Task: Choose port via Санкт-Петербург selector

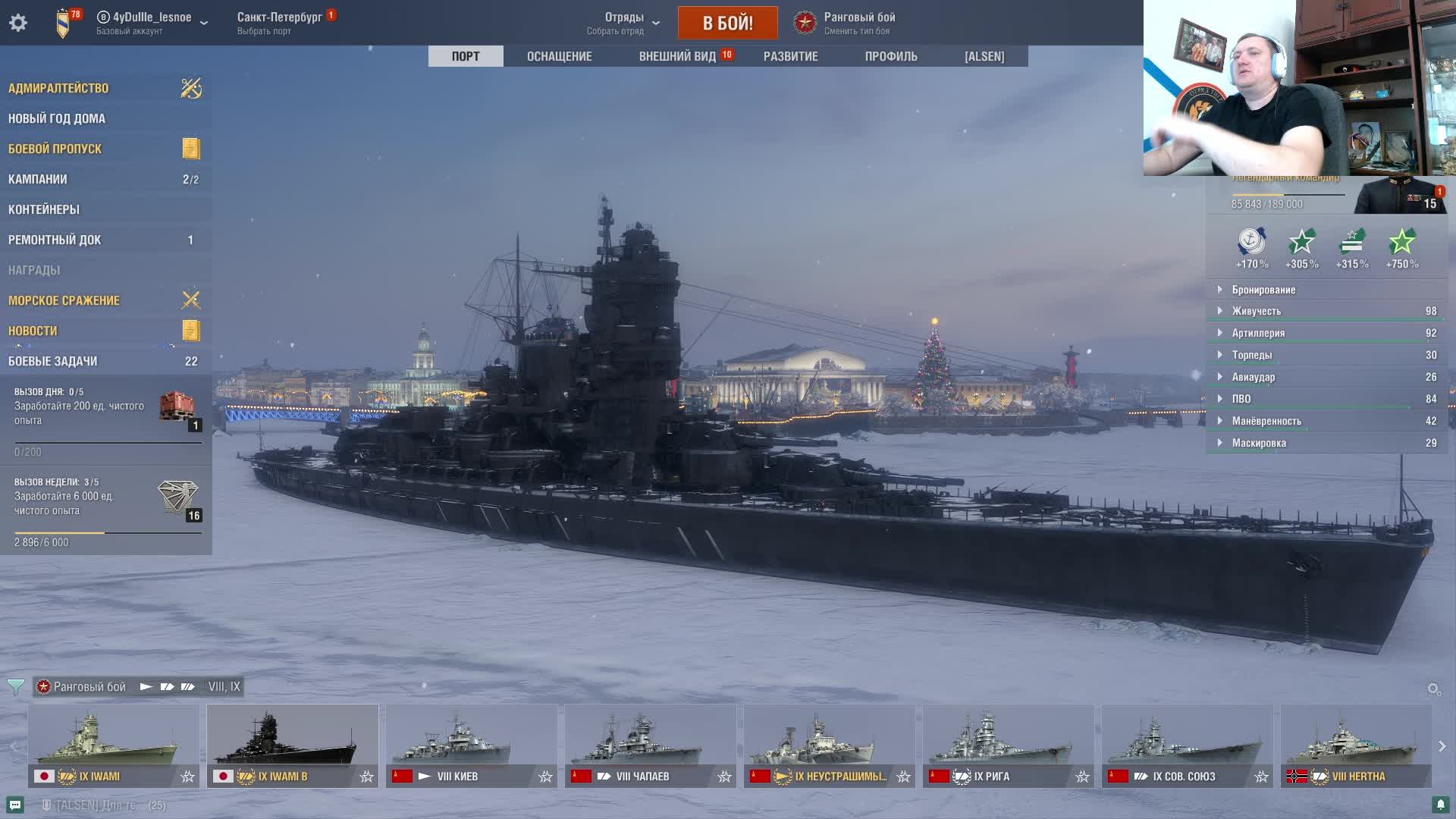Action: [280, 23]
